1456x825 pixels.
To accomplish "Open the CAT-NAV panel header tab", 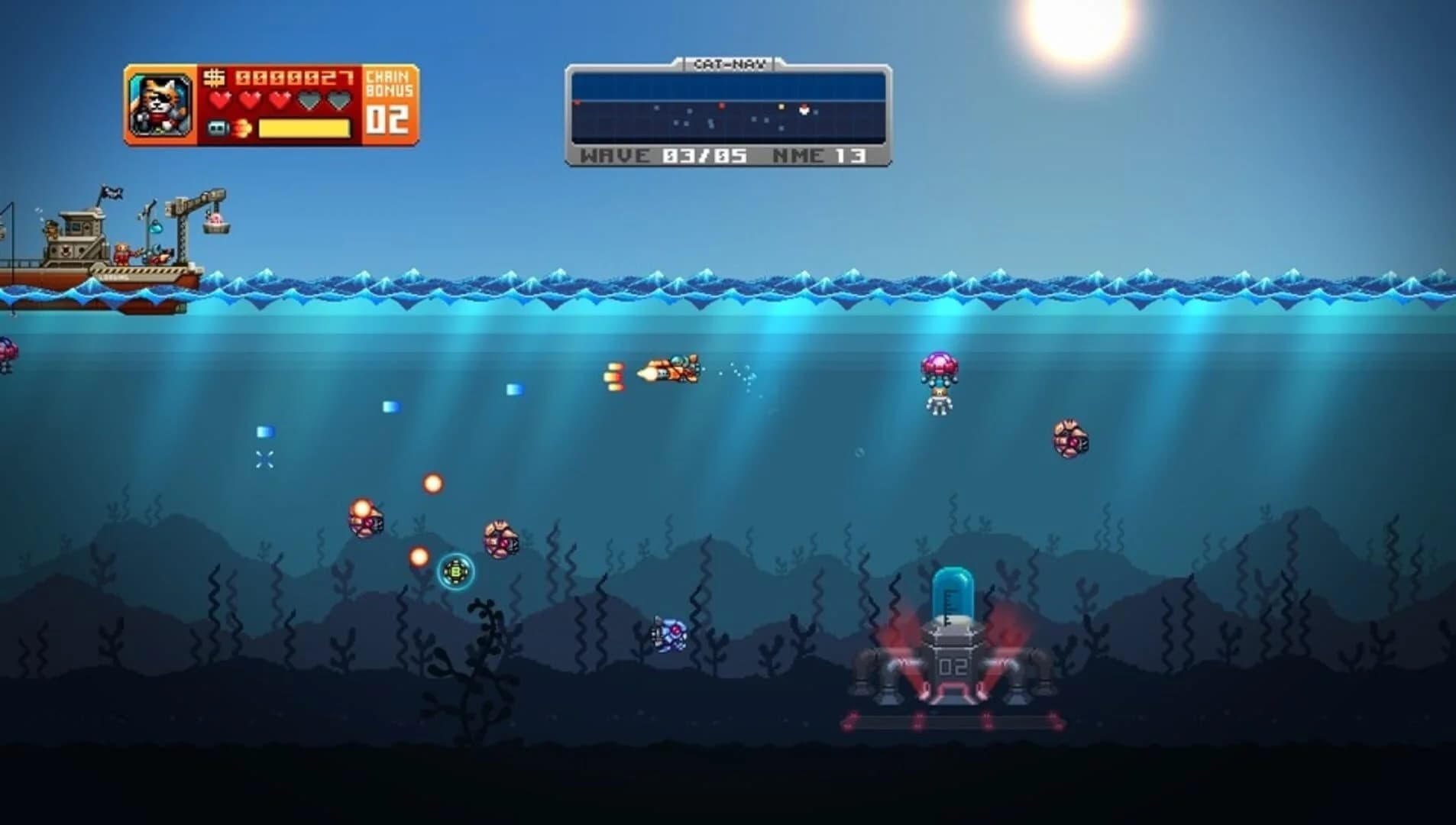I will point(730,65).
